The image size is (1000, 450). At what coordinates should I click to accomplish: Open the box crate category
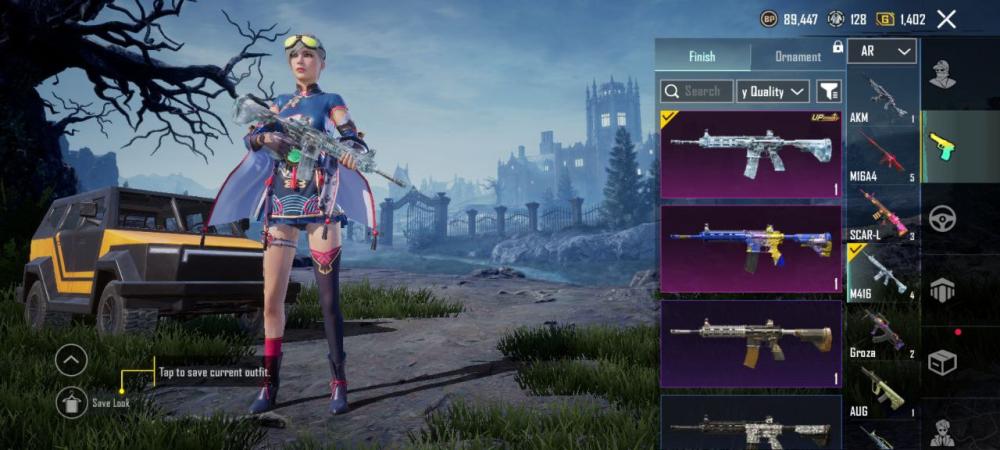coord(942,362)
